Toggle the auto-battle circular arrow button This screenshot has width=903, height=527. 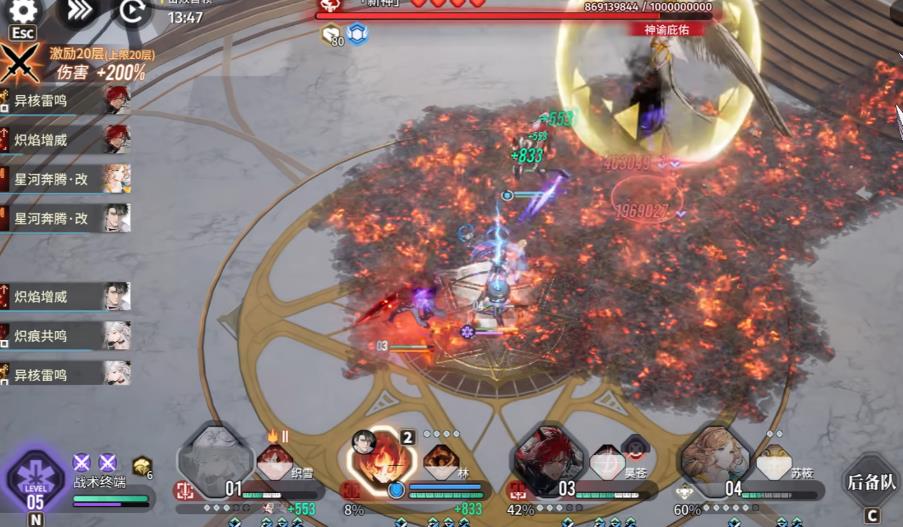(x=132, y=11)
